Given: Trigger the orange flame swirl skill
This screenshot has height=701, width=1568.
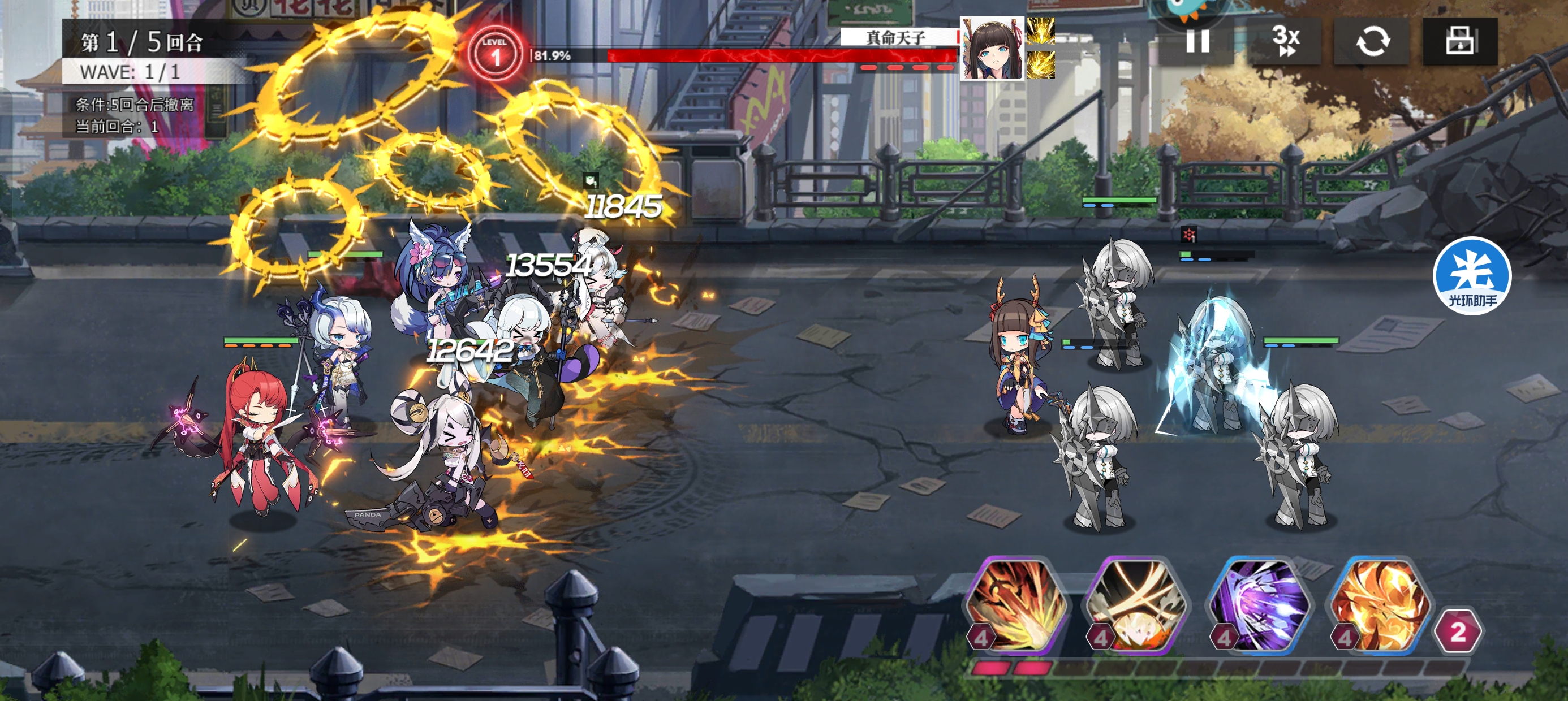Looking at the screenshot, I should tap(1379, 605).
